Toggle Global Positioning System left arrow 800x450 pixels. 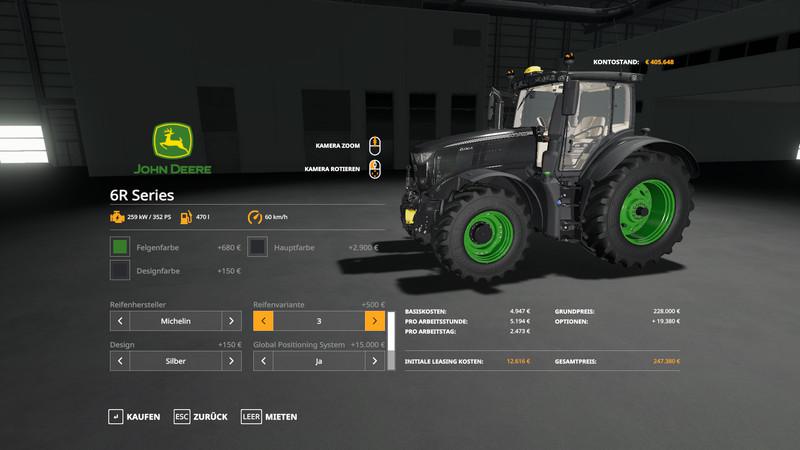[264, 361]
